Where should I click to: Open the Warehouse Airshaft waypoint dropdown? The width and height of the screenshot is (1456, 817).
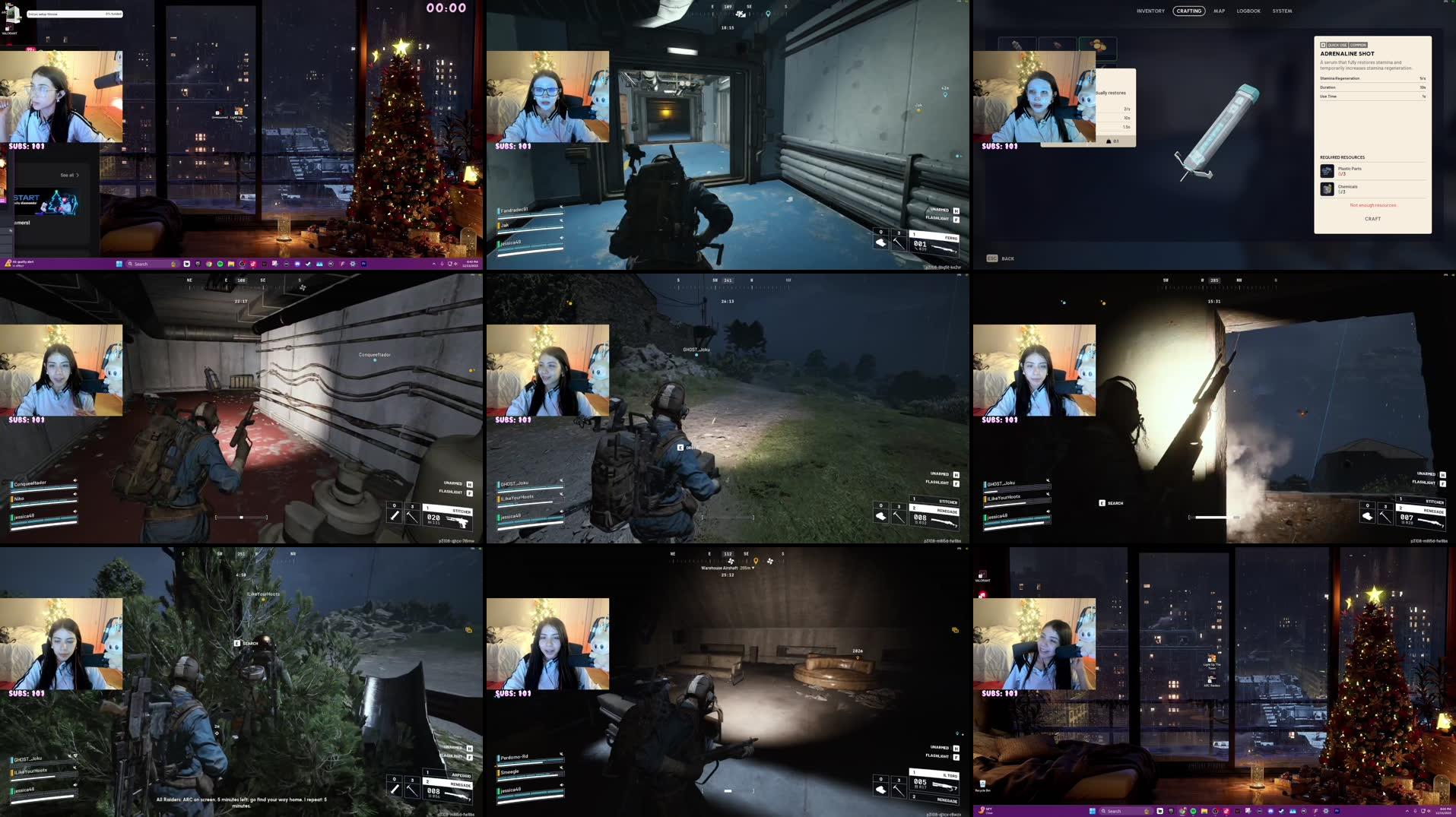[753, 567]
